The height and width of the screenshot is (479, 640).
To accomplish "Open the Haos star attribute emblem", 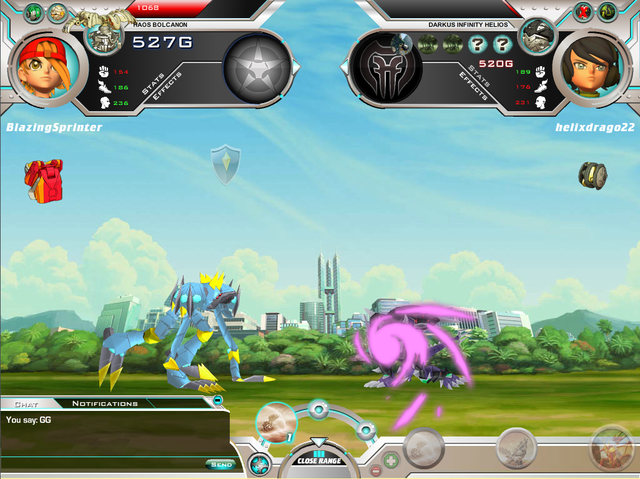I will (259, 66).
